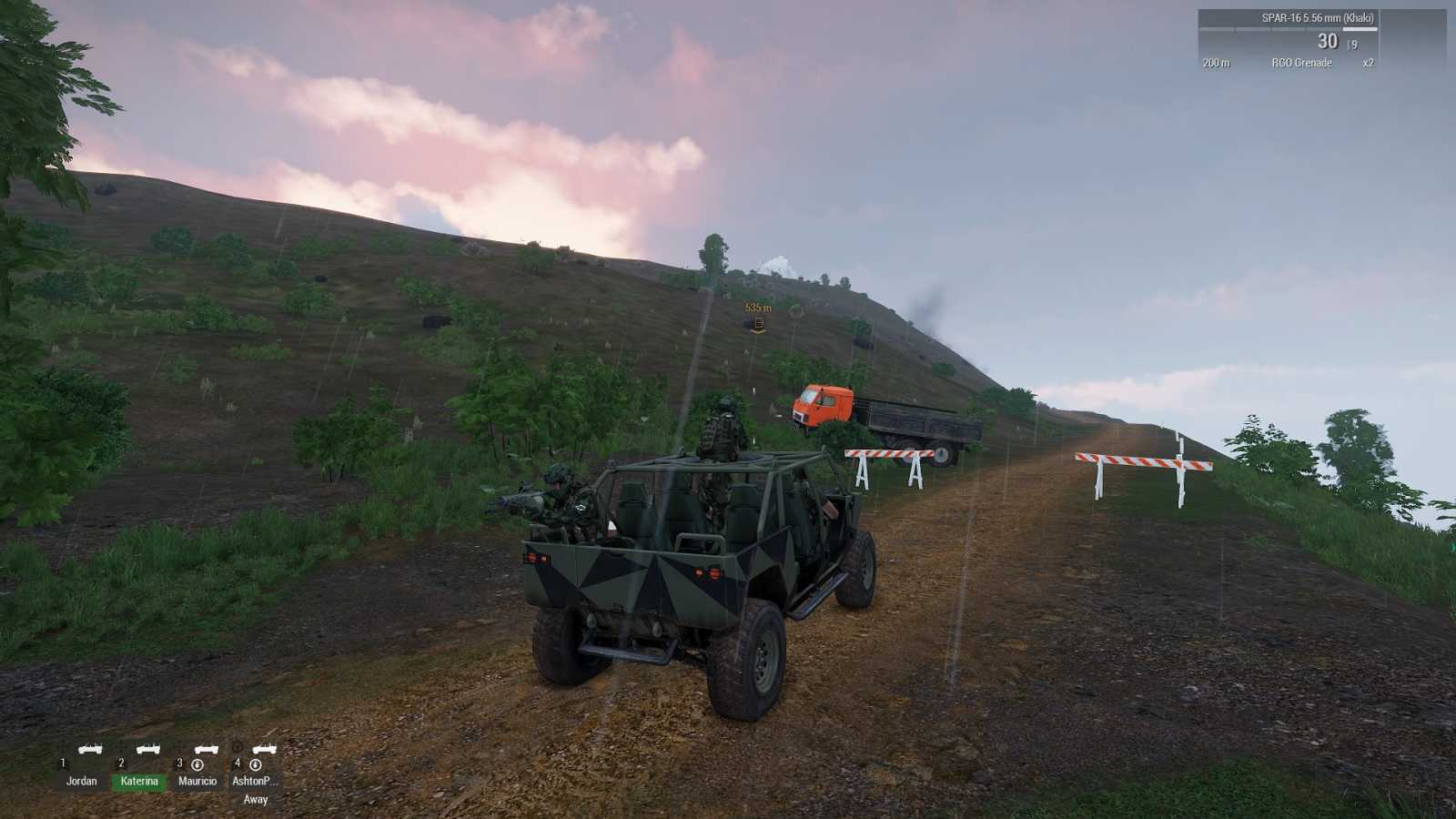Click Katerina's vehicle icon in the squad bar
This screenshot has width=1456, height=819.
[147, 749]
